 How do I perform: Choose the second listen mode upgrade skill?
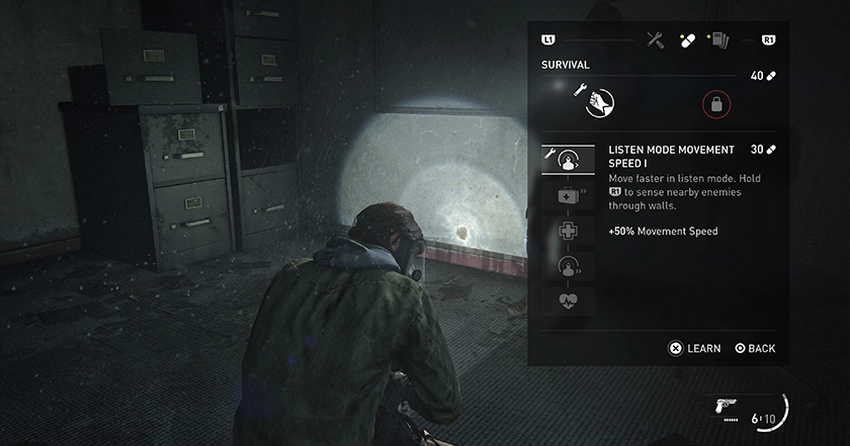(568, 266)
